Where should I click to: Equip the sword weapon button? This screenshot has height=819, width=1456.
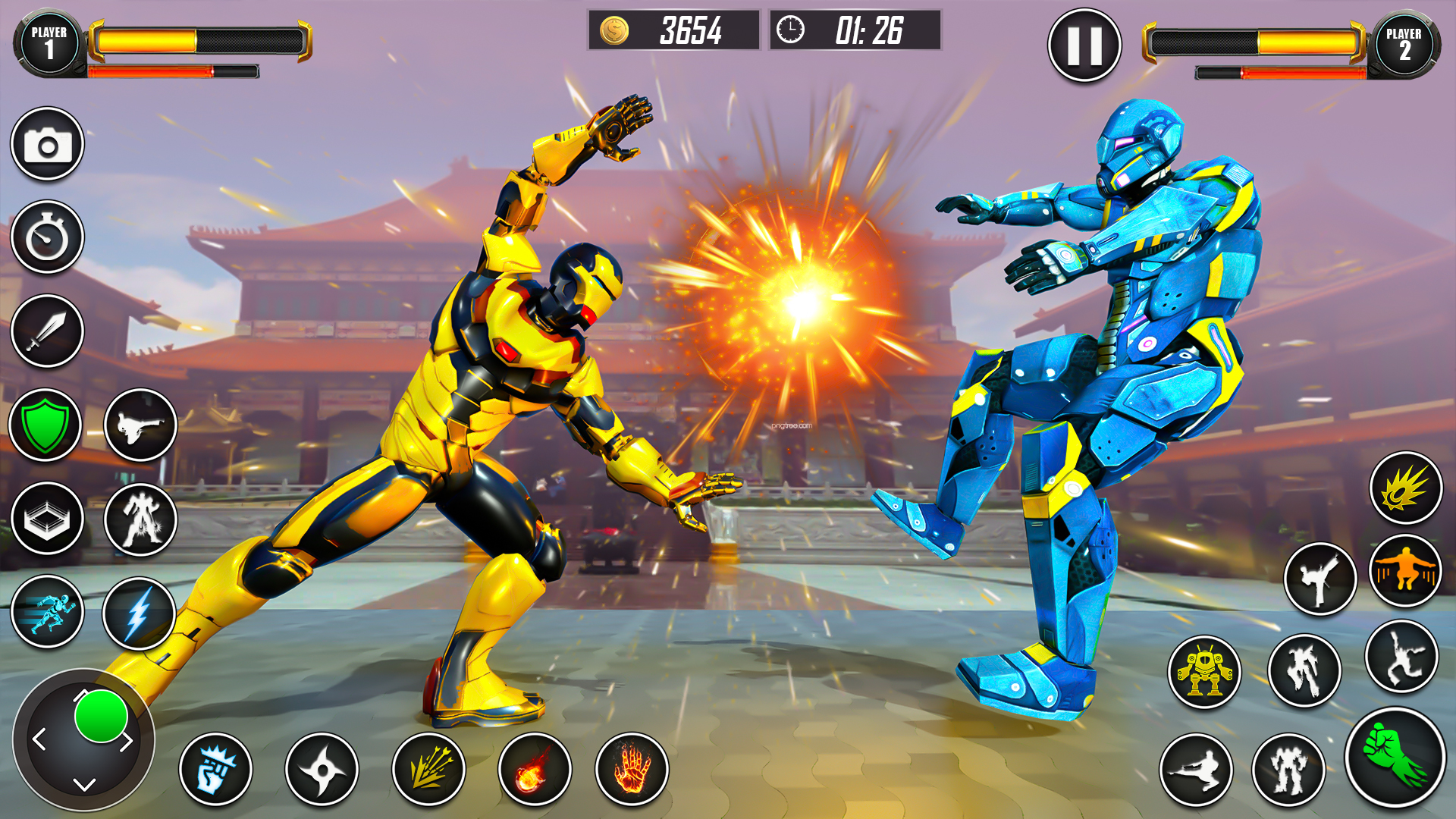(47, 331)
